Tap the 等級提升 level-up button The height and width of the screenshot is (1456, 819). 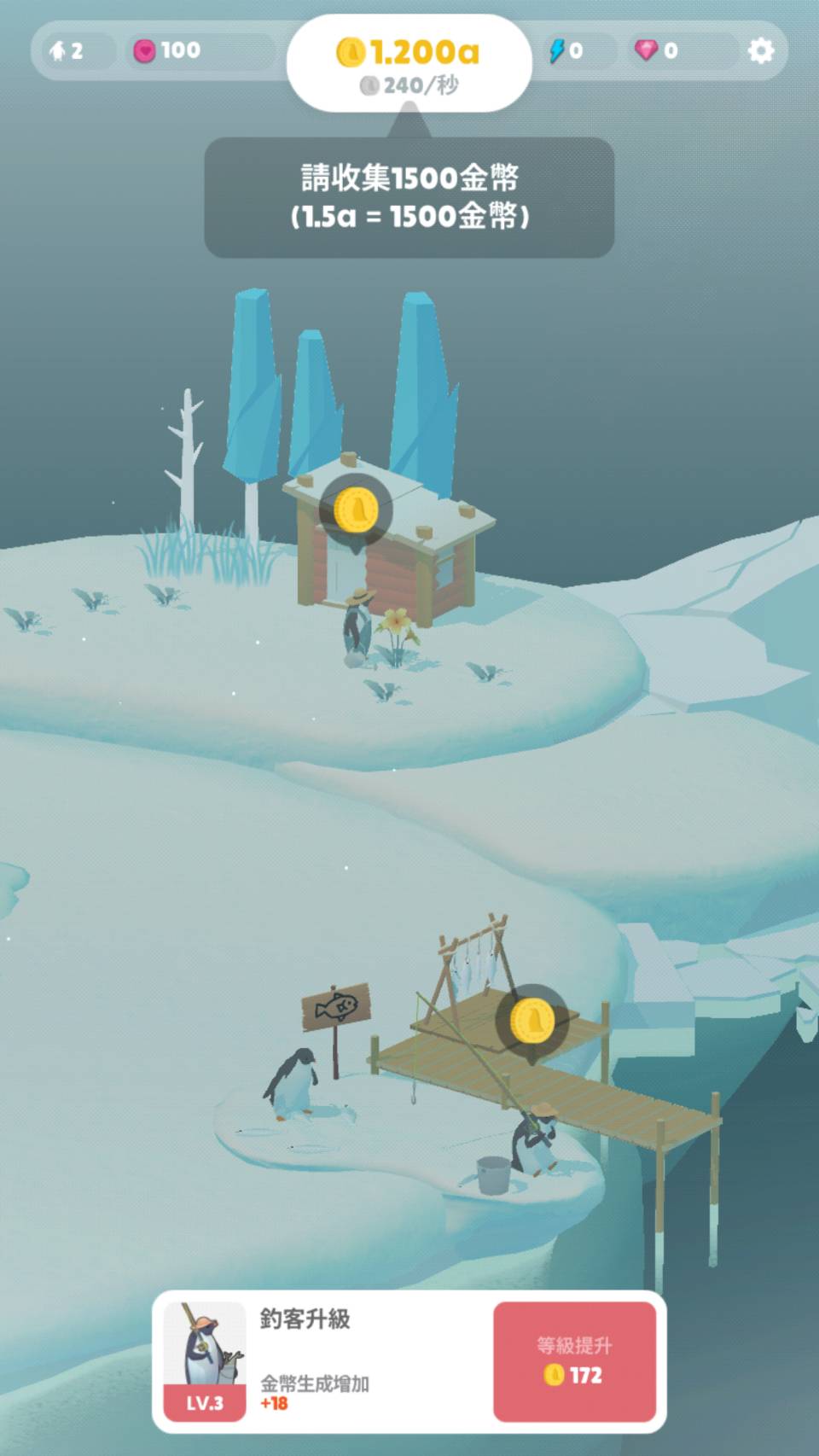[574, 1361]
